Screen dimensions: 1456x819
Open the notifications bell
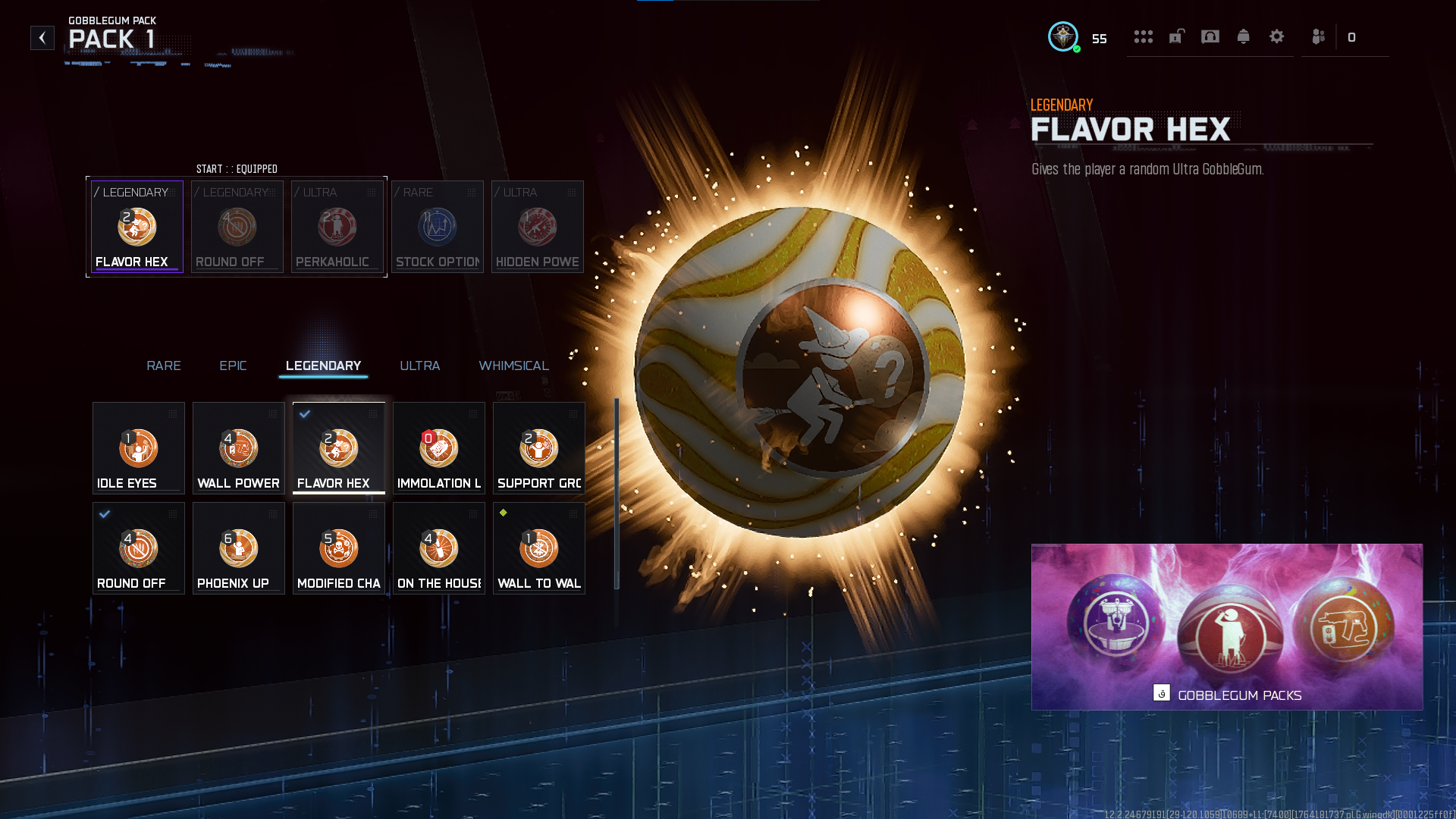tap(1244, 36)
